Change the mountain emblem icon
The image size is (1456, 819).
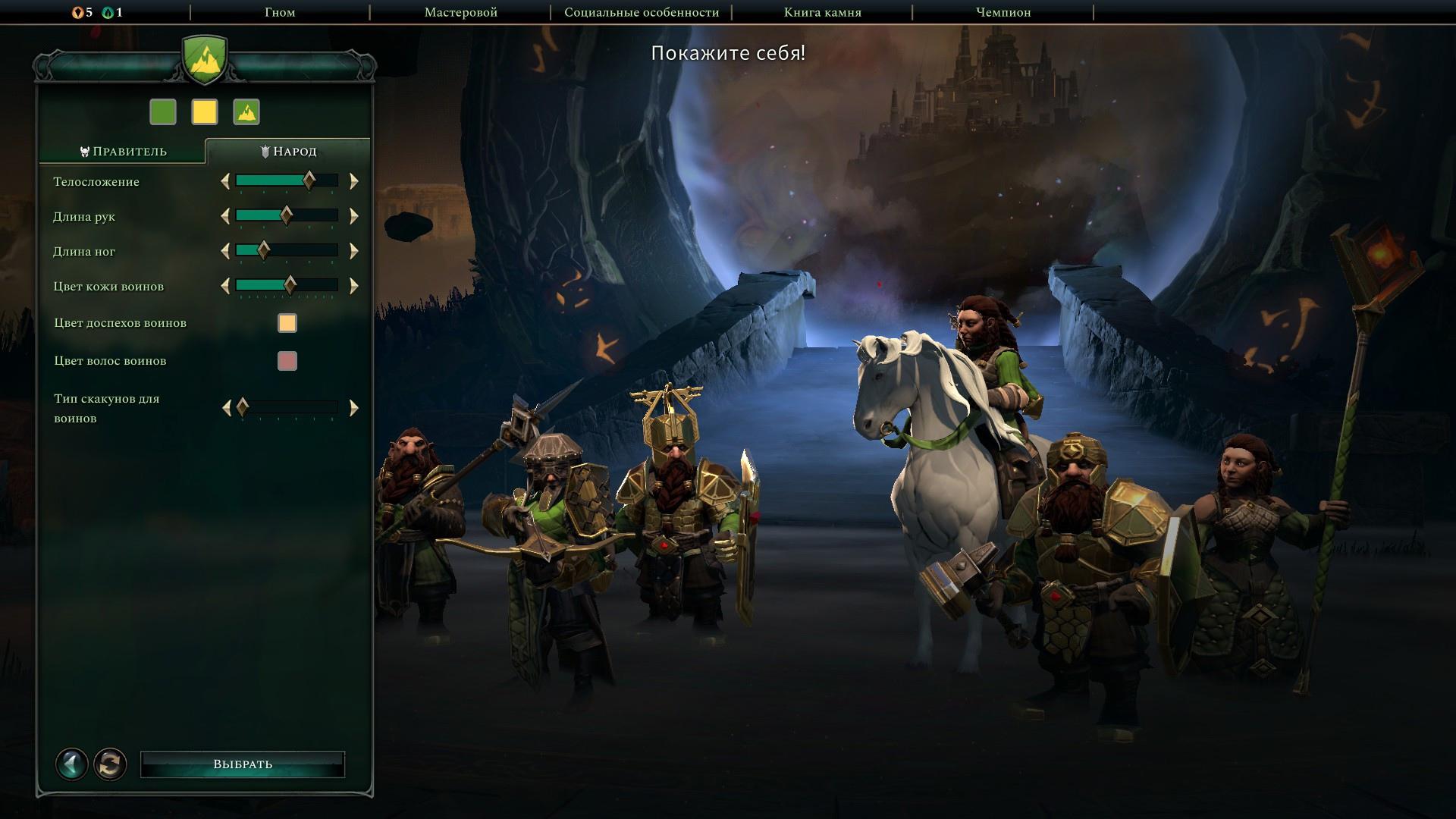[246, 112]
